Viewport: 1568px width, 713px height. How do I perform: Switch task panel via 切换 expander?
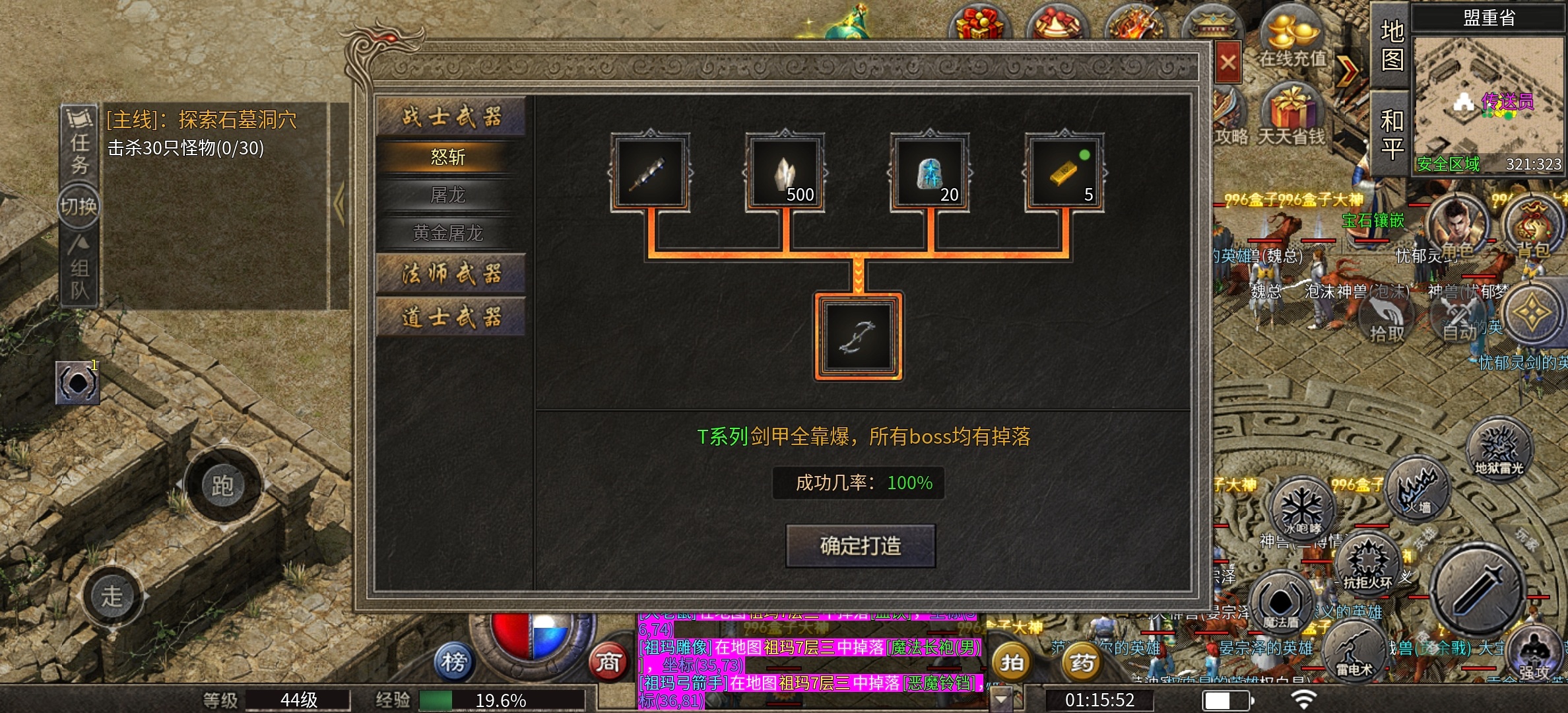(x=79, y=205)
